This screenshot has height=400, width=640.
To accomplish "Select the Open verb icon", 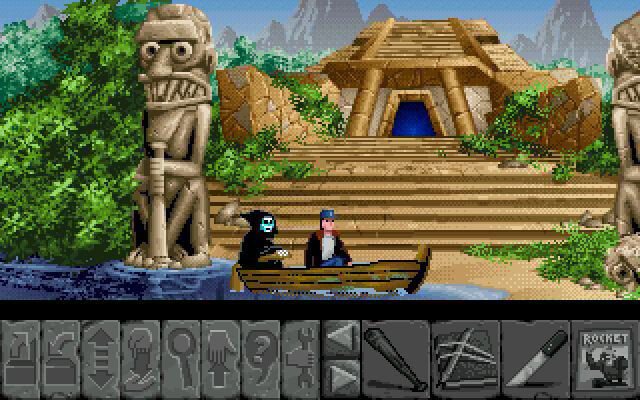I will click(22, 357).
